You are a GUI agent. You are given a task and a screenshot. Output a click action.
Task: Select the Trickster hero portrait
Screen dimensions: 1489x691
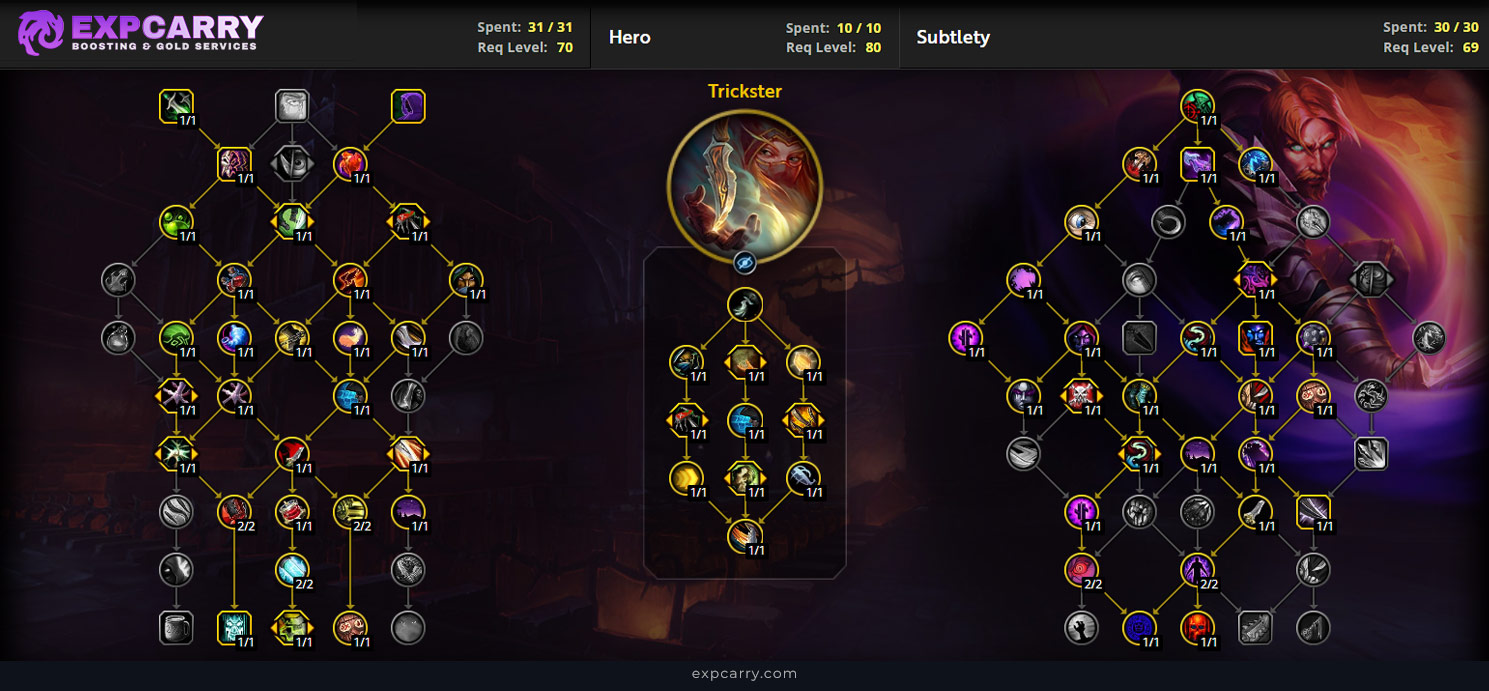pyautogui.click(x=744, y=178)
